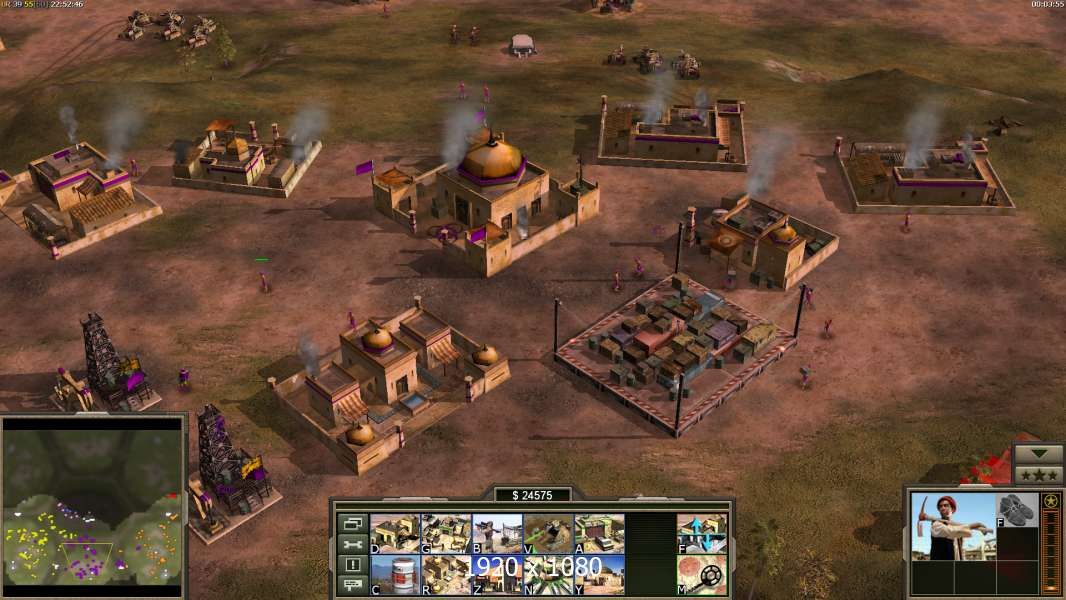This screenshot has height=600, width=1066.
Task: Choose the build icon marked Y
Action: click(599, 575)
